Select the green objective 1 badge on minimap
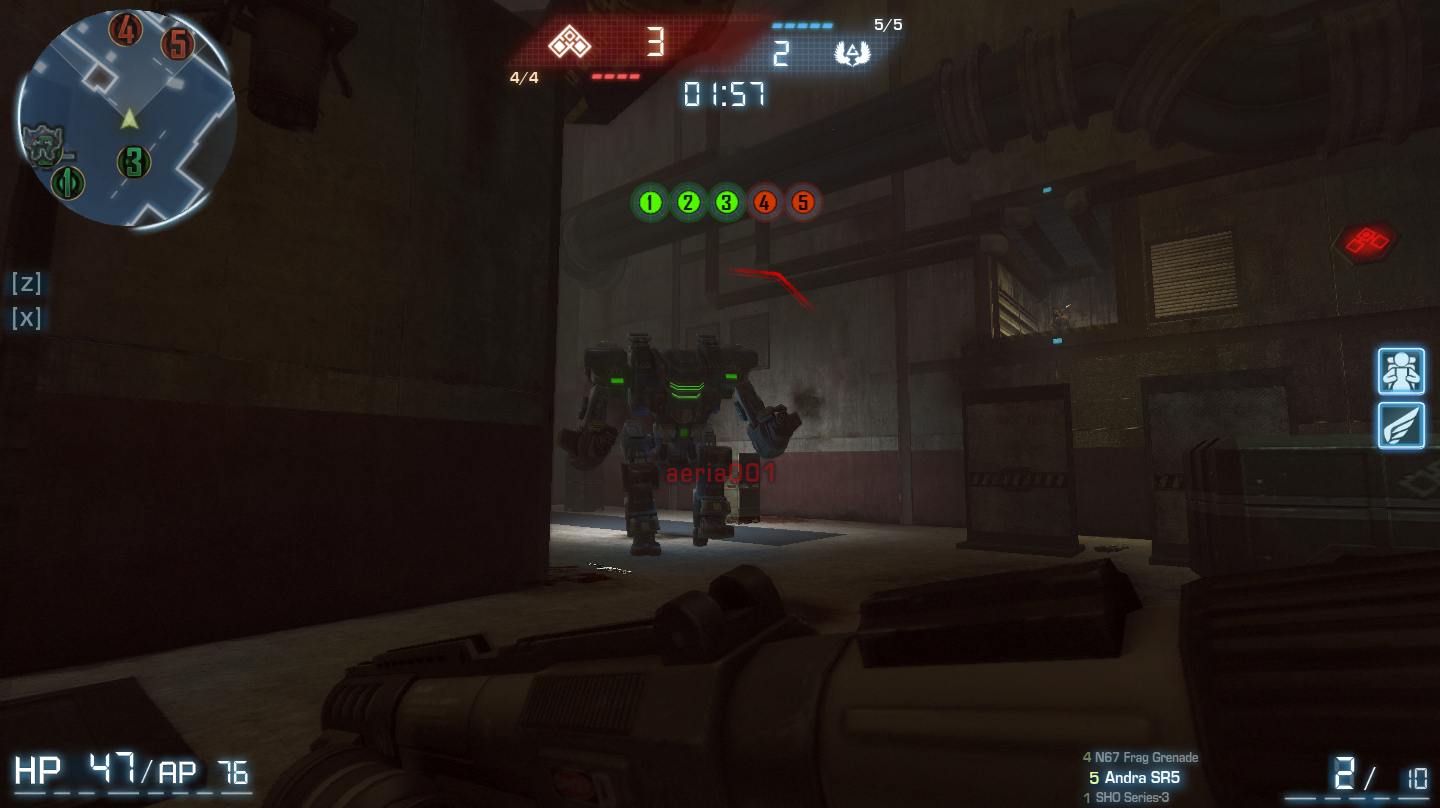The image size is (1440, 808). pyautogui.click(x=67, y=184)
